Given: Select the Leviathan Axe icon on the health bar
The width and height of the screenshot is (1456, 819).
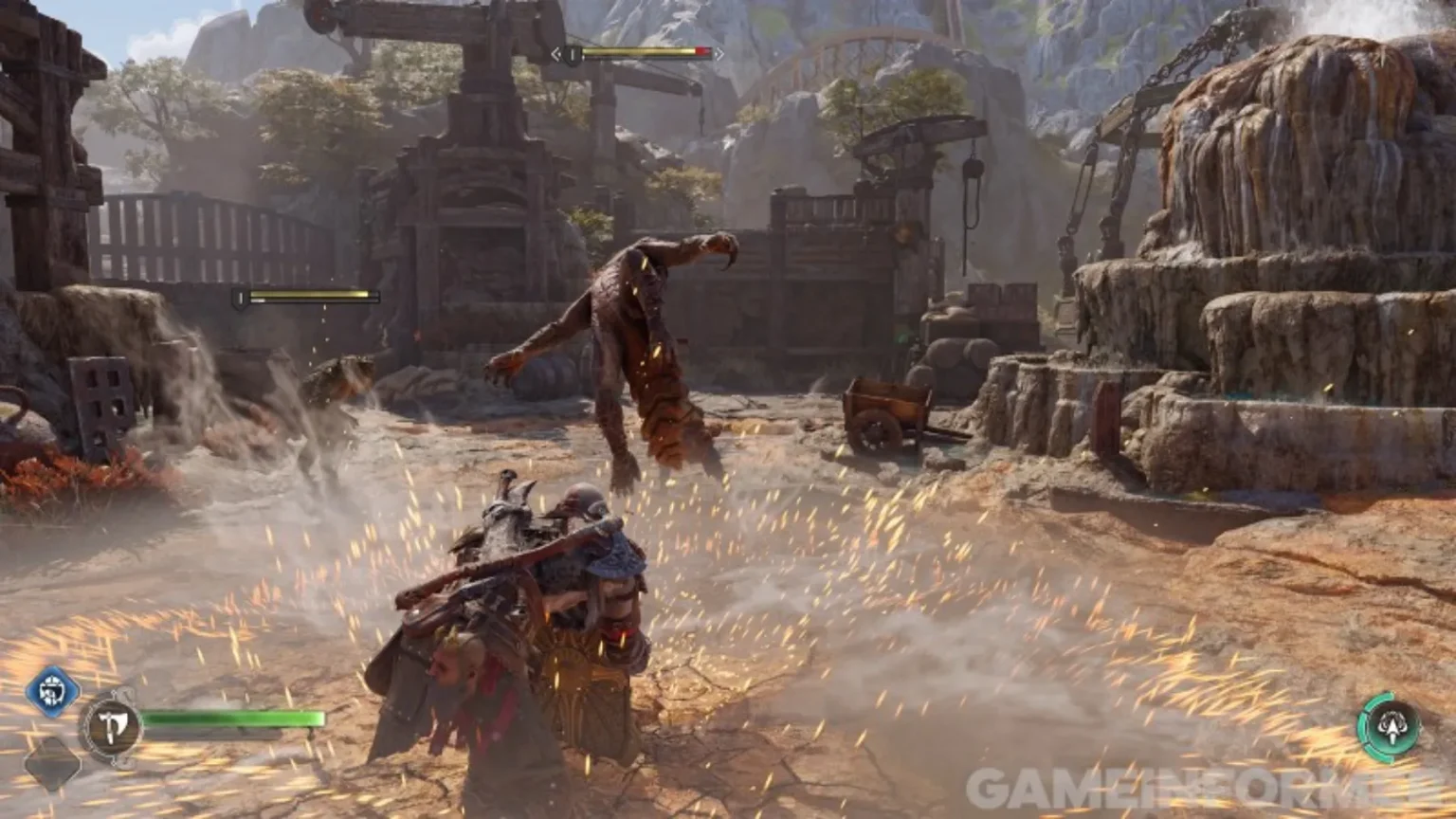Looking at the screenshot, I should 111,722.
